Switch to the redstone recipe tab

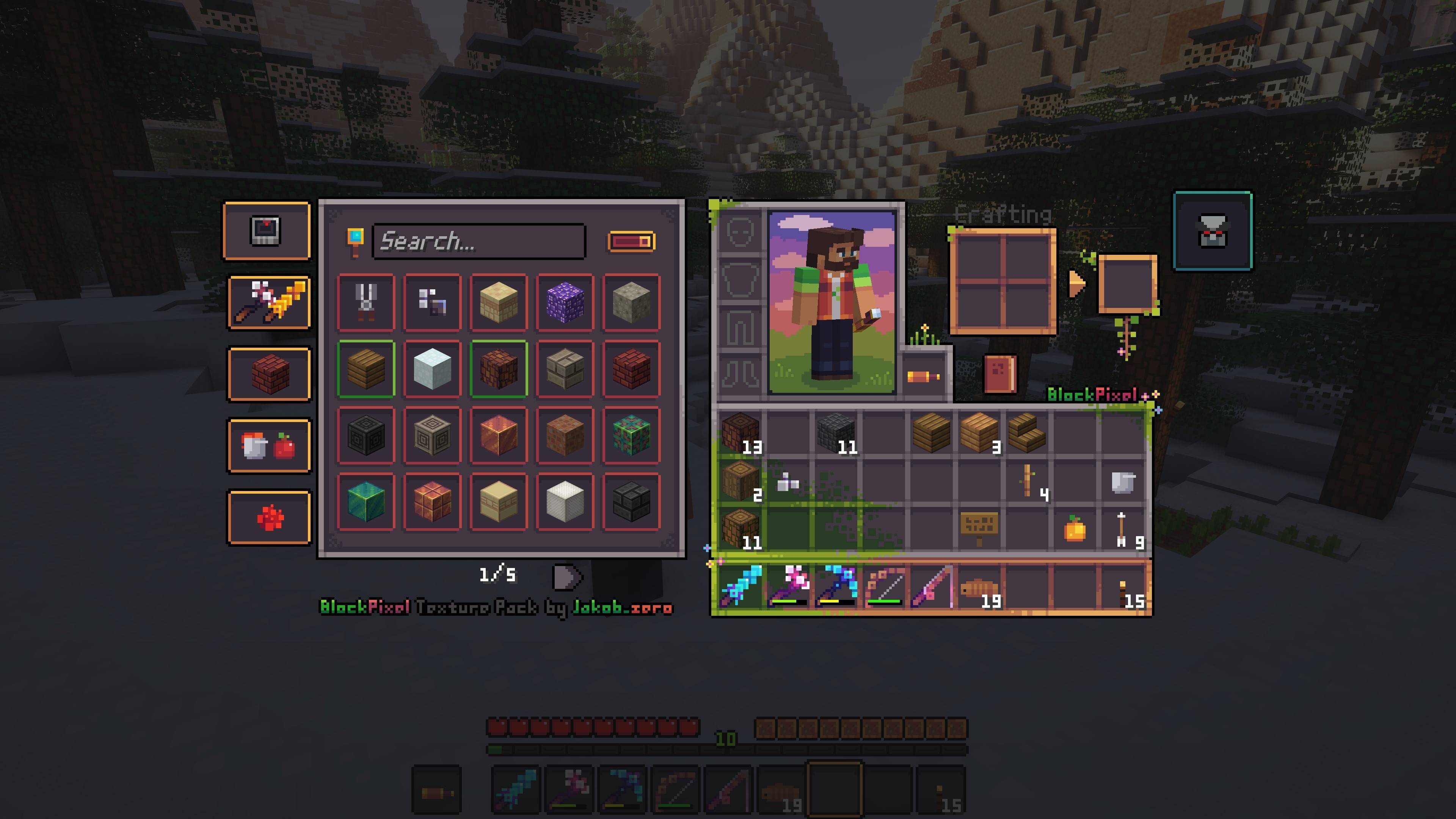coord(269,517)
